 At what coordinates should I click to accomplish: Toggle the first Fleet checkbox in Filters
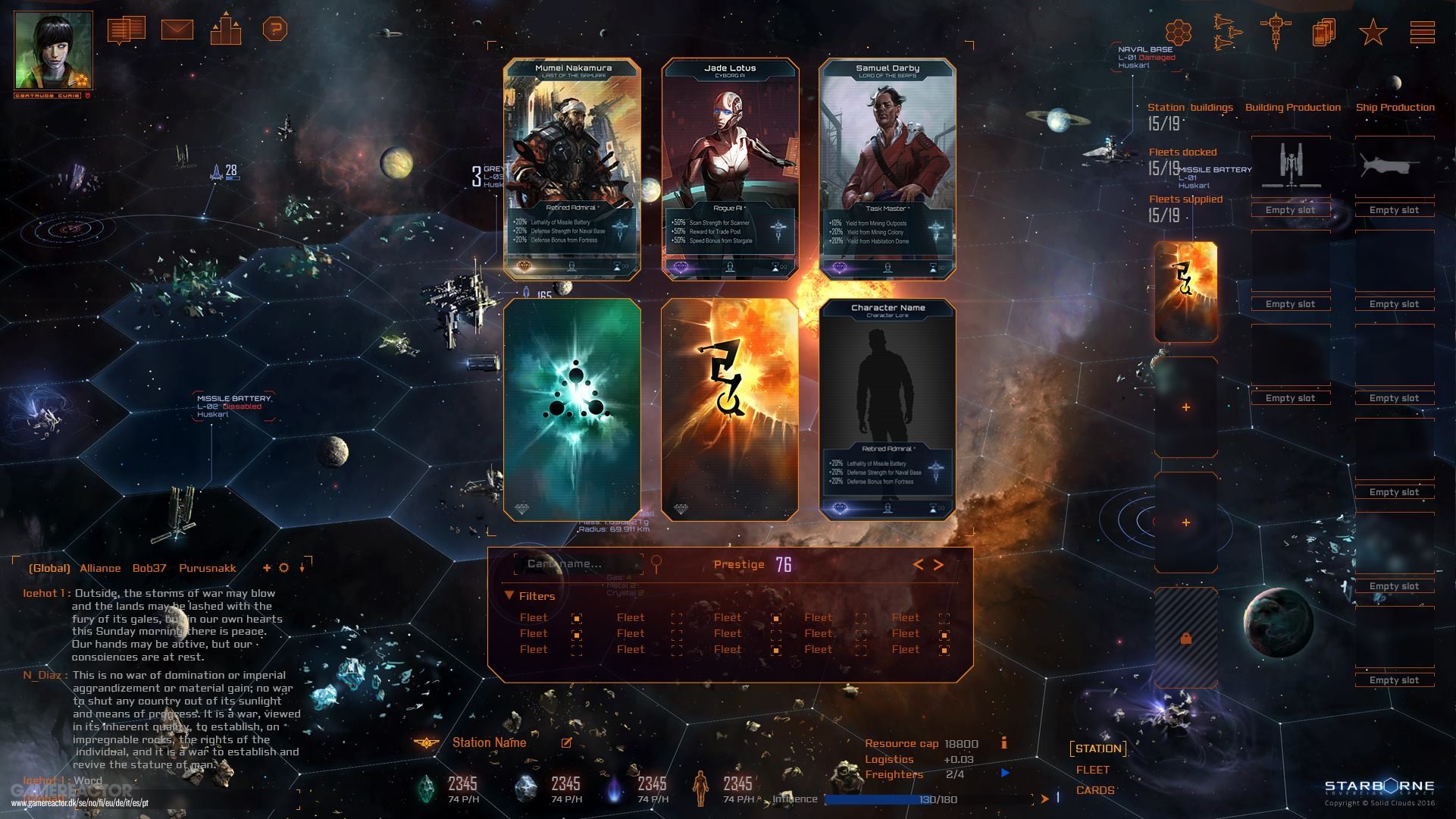(x=578, y=617)
